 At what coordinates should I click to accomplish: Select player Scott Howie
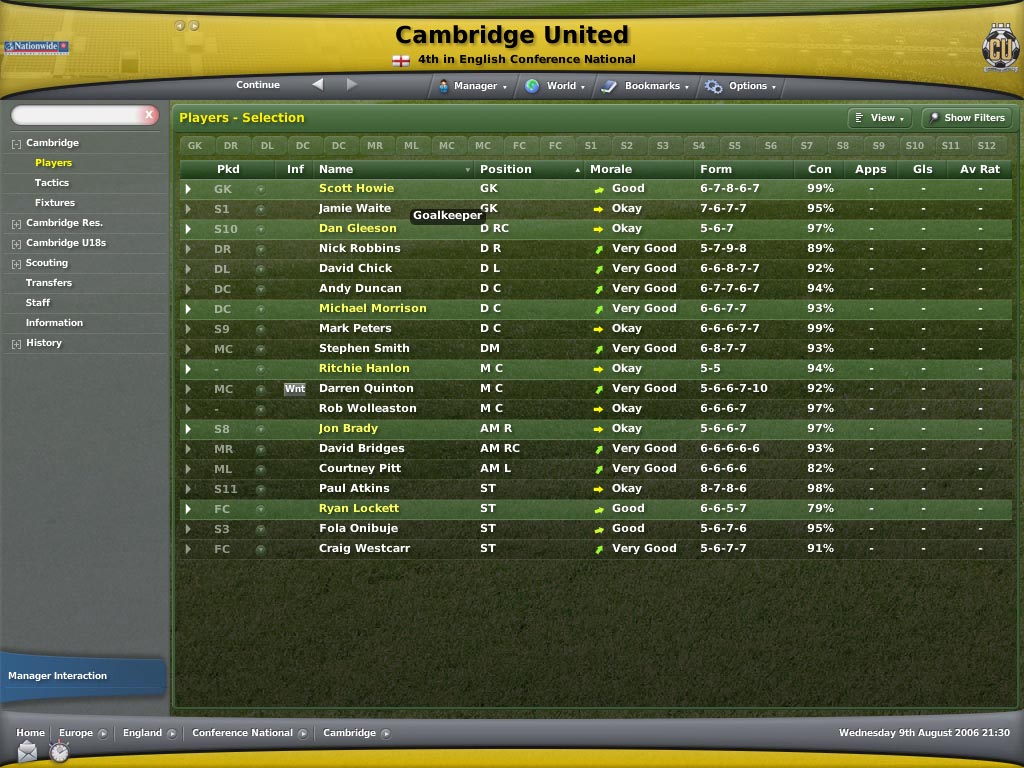point(356,188)
